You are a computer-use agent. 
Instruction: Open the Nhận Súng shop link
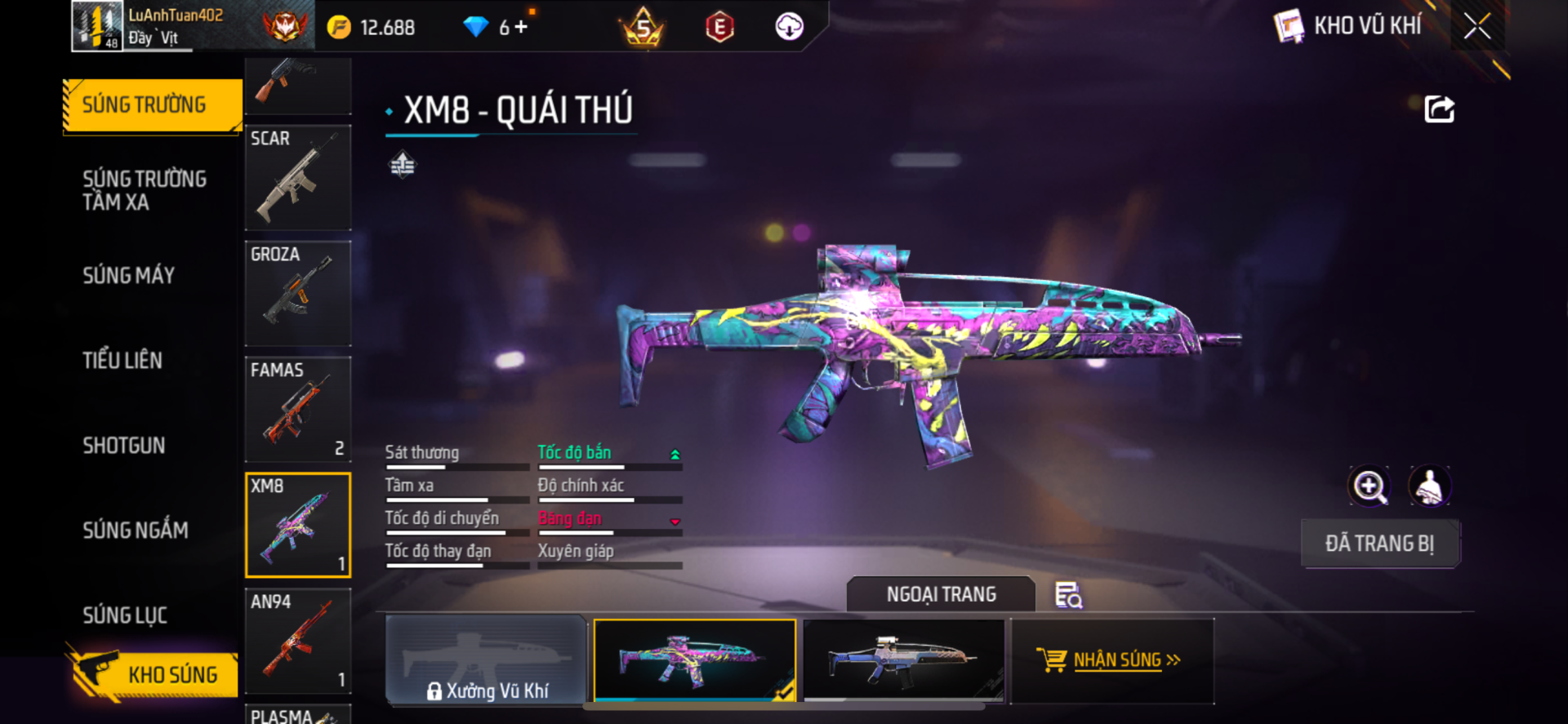(1112, 660)
